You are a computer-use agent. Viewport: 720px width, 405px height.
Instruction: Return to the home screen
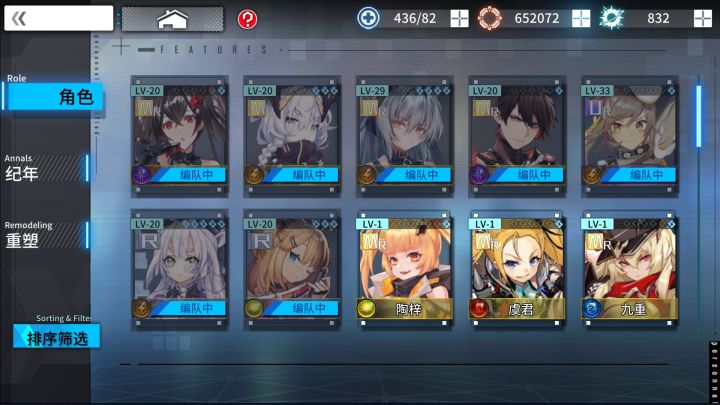(x=172, y=19)
